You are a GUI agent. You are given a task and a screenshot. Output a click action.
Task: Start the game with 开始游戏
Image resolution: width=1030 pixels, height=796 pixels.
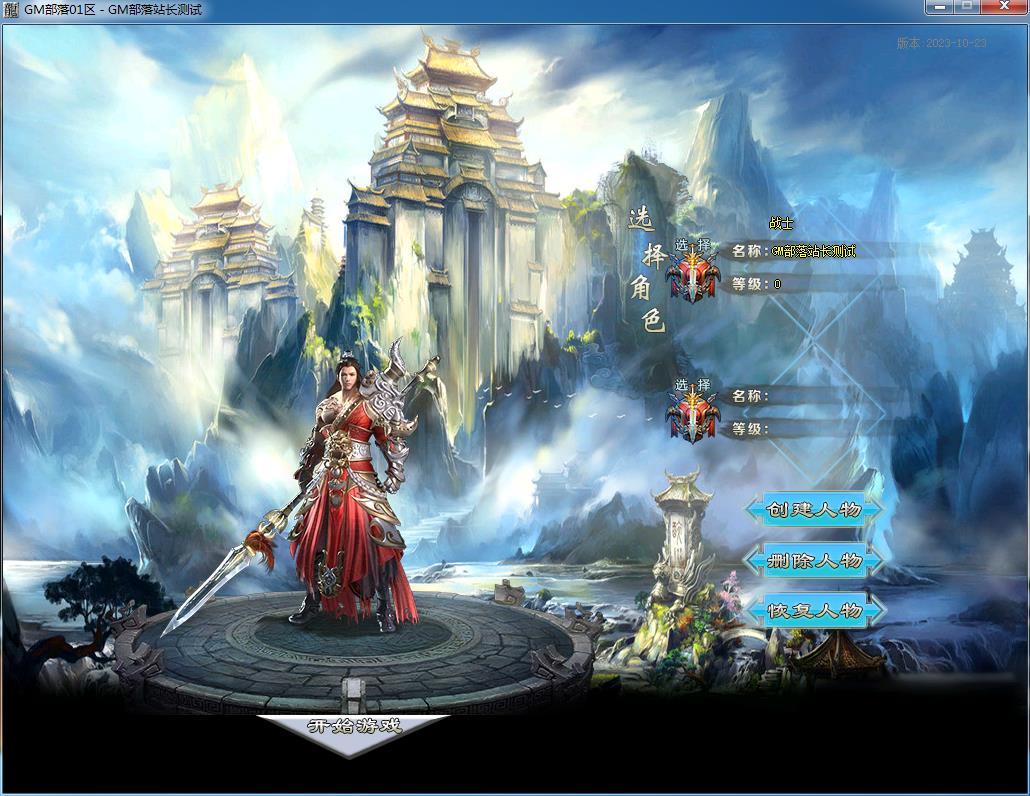(x=354, y=727)
